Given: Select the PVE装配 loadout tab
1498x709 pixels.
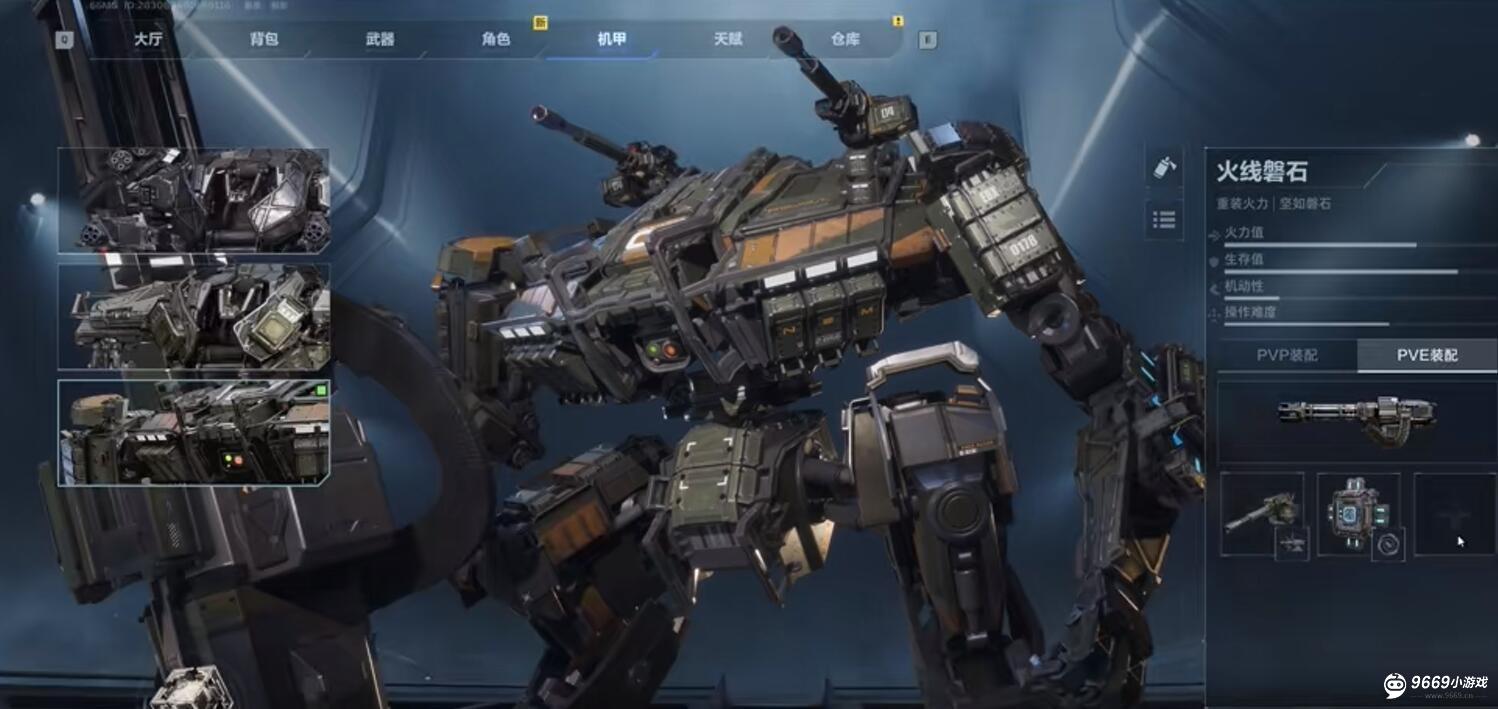Looking at the screenshot, I should [x=1426, y=355].
